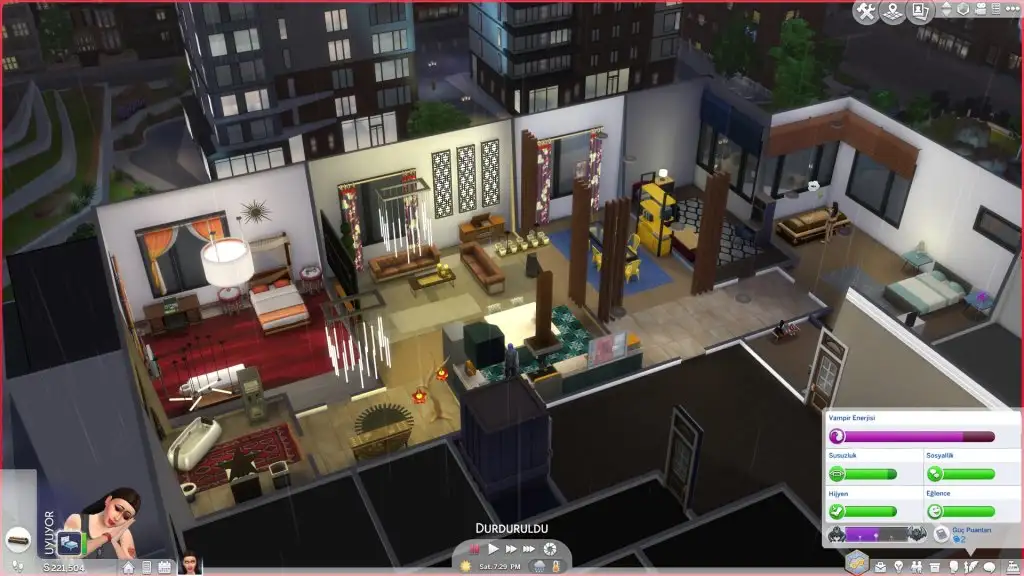
Task: Open the Güç Puanları vampire powers button
Action: tap(941, 534)
